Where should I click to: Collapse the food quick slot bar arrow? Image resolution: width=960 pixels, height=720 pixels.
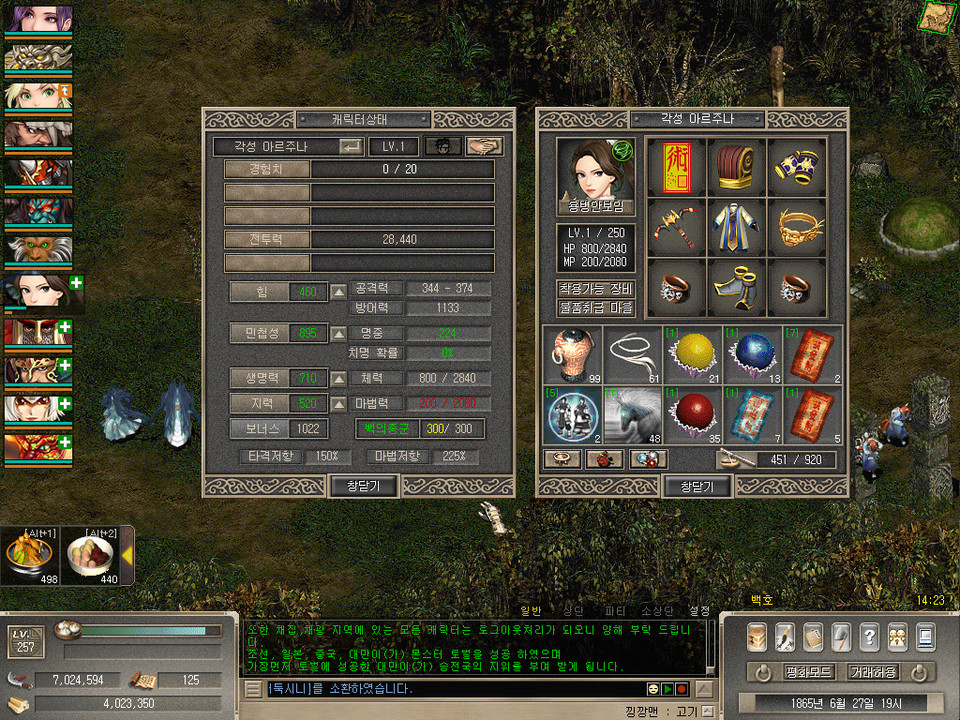[128, 555]
